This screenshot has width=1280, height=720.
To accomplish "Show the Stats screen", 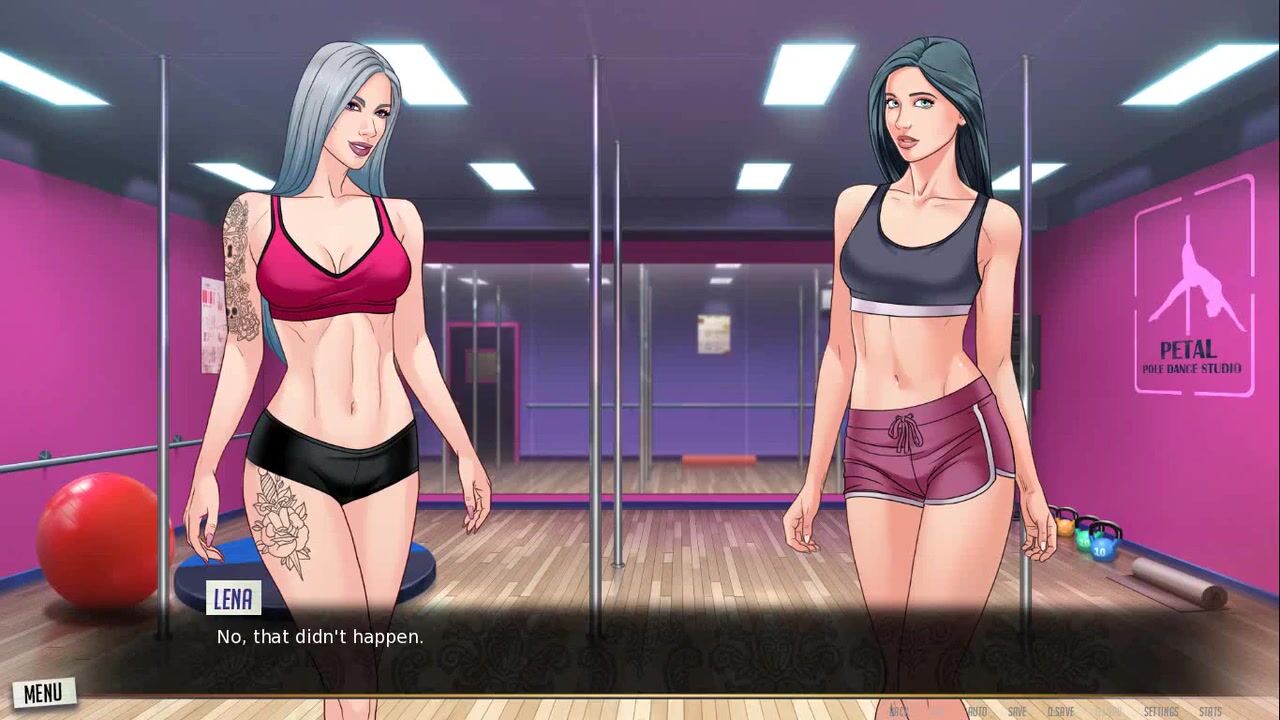I will point(1210,711).
